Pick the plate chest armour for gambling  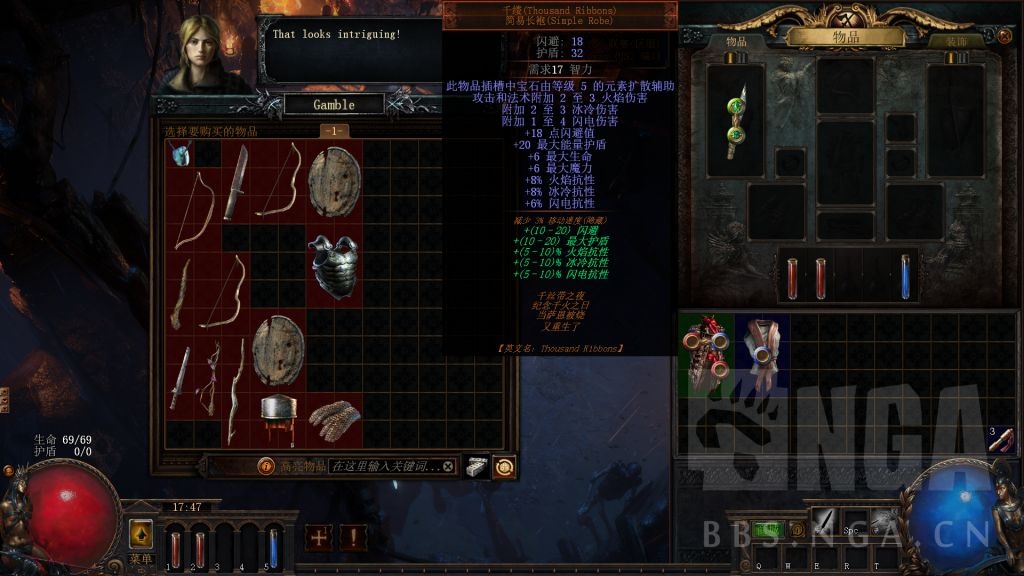pos(333,265)
